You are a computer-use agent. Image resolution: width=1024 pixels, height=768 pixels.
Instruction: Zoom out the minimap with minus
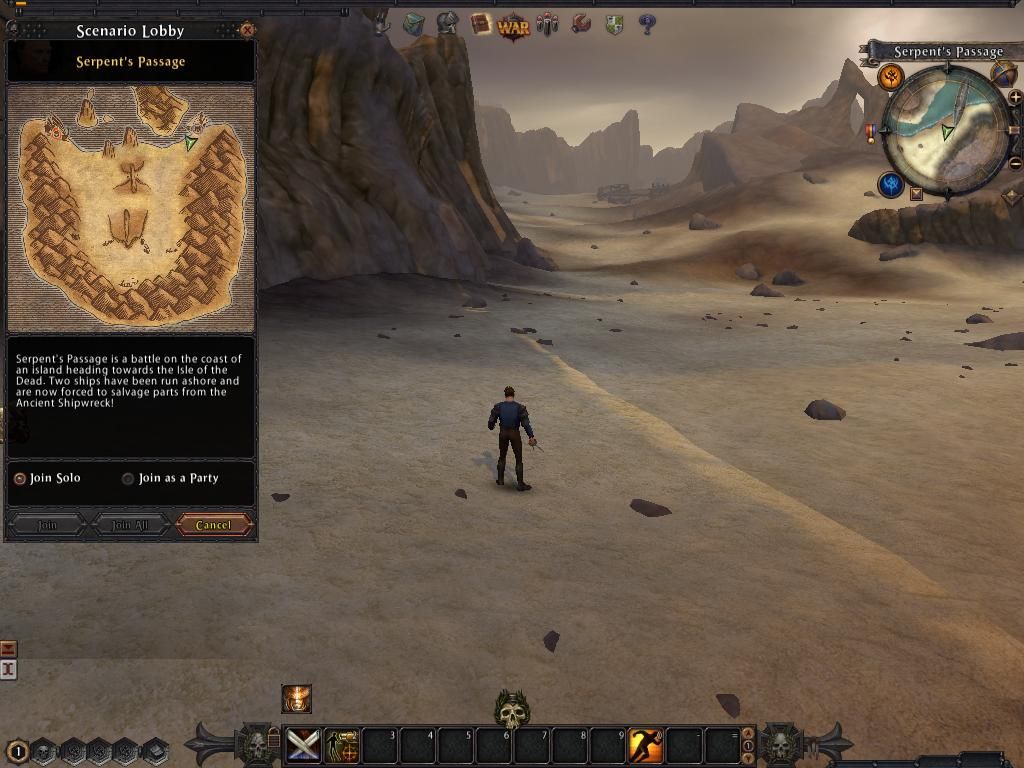coord(1015,163)
